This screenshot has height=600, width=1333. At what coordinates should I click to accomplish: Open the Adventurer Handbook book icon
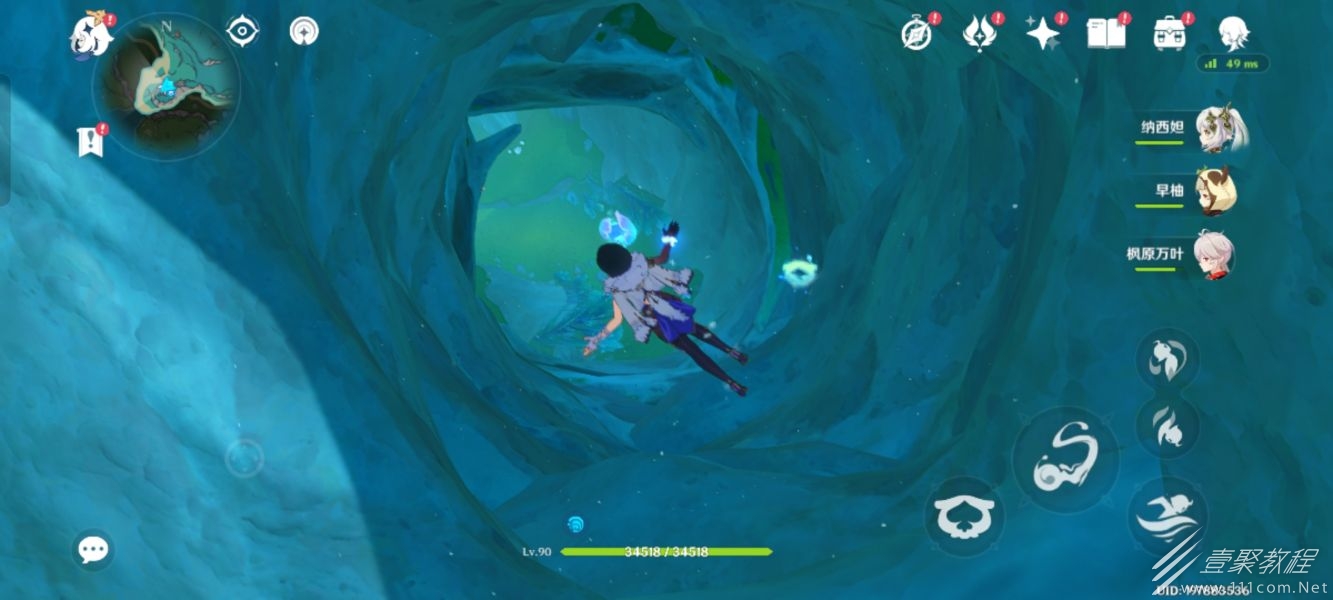click(x=1106, y=33)
